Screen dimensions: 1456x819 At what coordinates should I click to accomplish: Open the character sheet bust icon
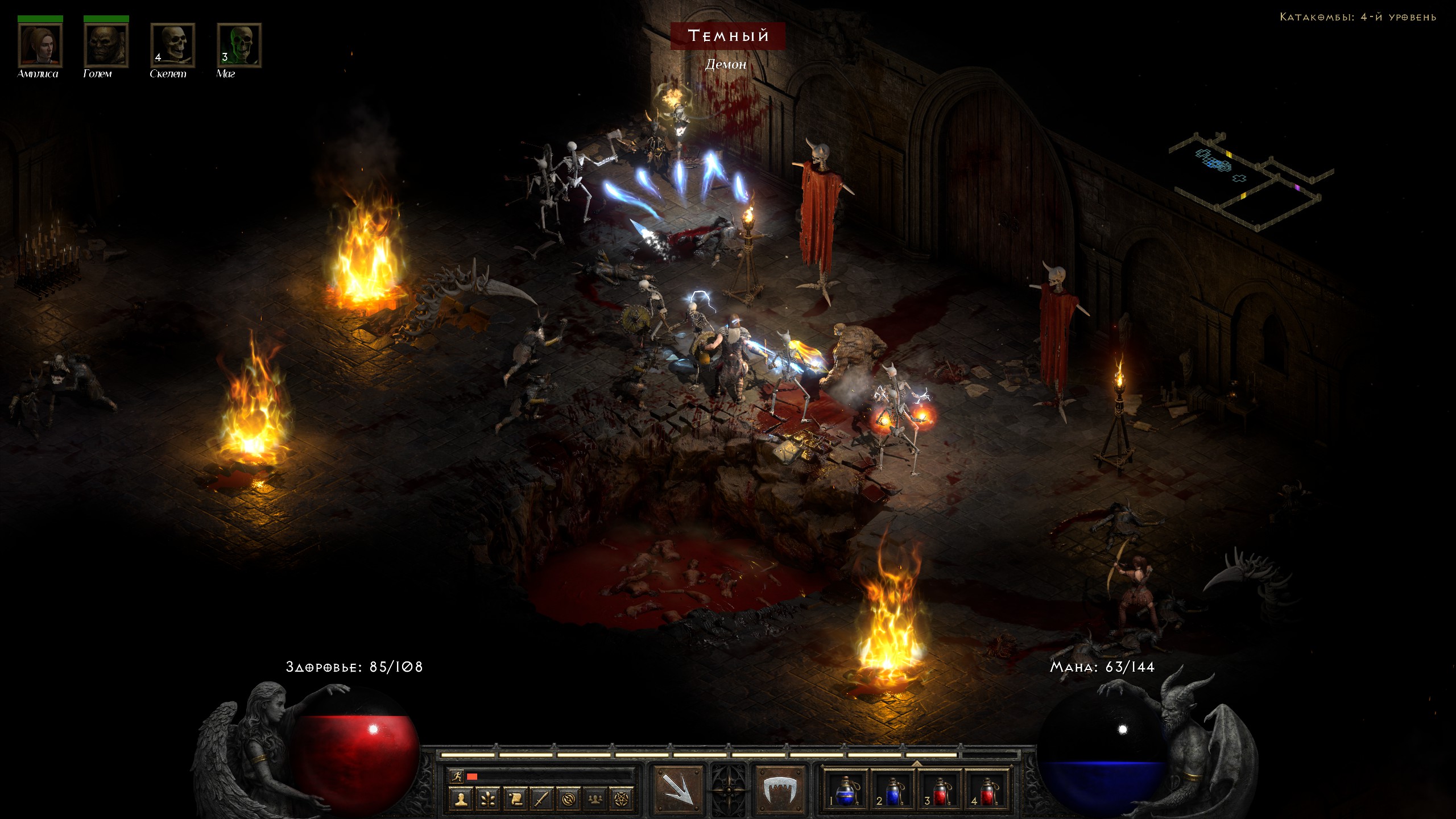(461, 799)
